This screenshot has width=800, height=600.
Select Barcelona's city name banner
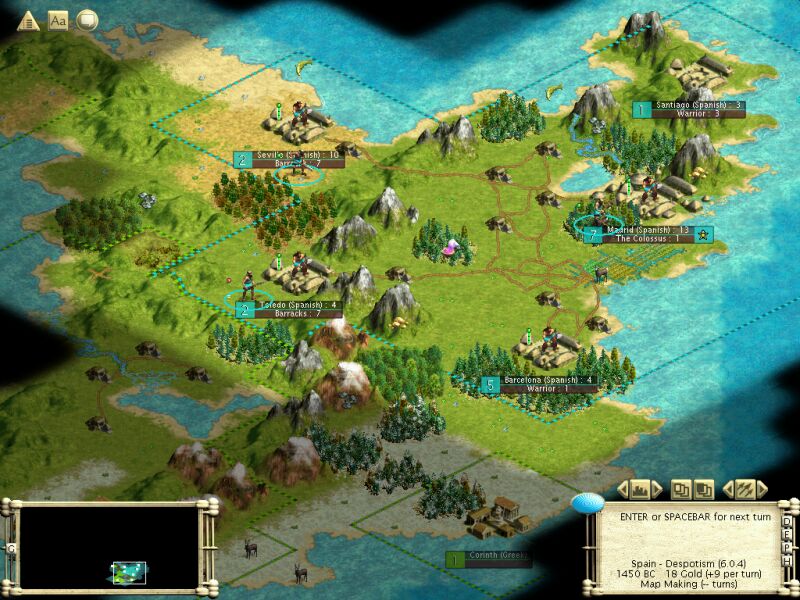(549, 380)
